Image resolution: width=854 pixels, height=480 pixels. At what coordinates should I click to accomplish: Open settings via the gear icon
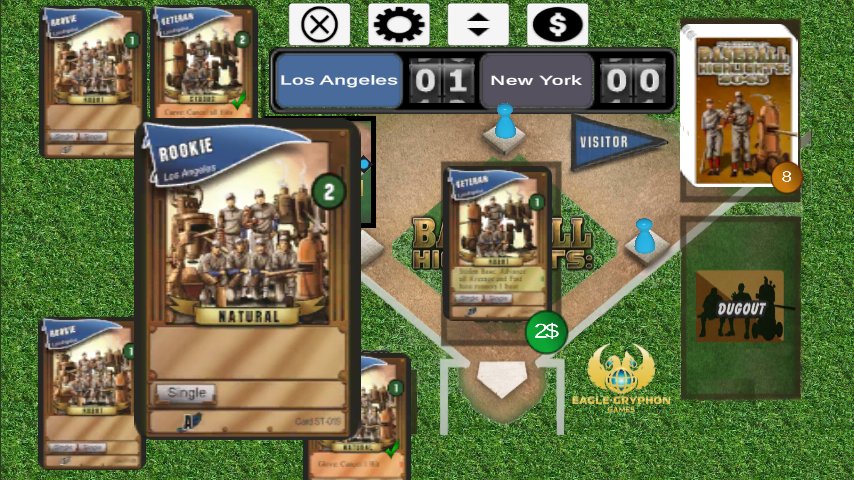pyautogui.click(x=398, y=24)
